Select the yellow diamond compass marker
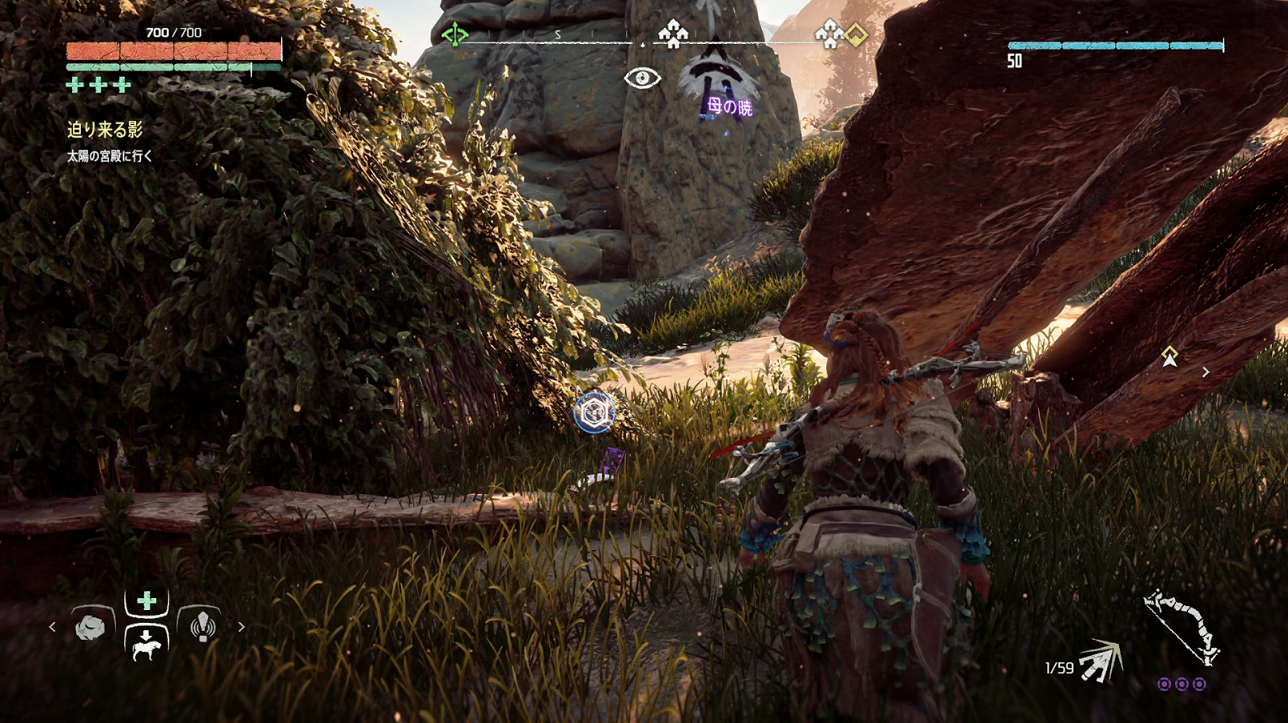Screen dimensions: 1288x723 coord(855,36)
